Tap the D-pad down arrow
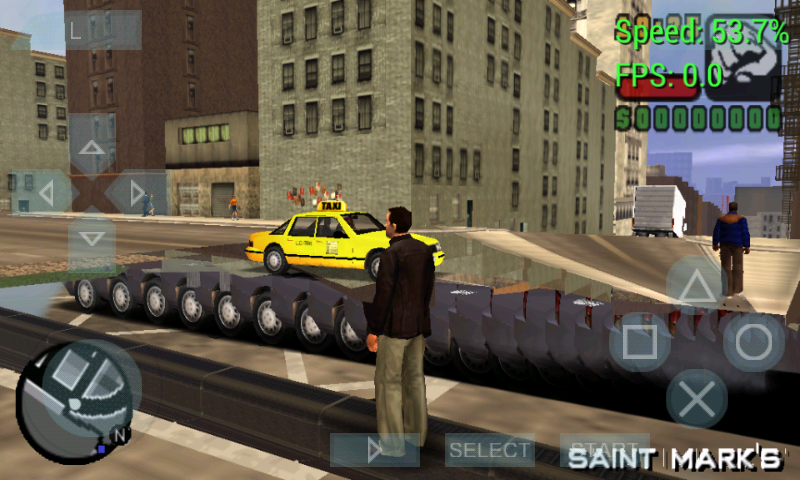 (x=92, y=239)
